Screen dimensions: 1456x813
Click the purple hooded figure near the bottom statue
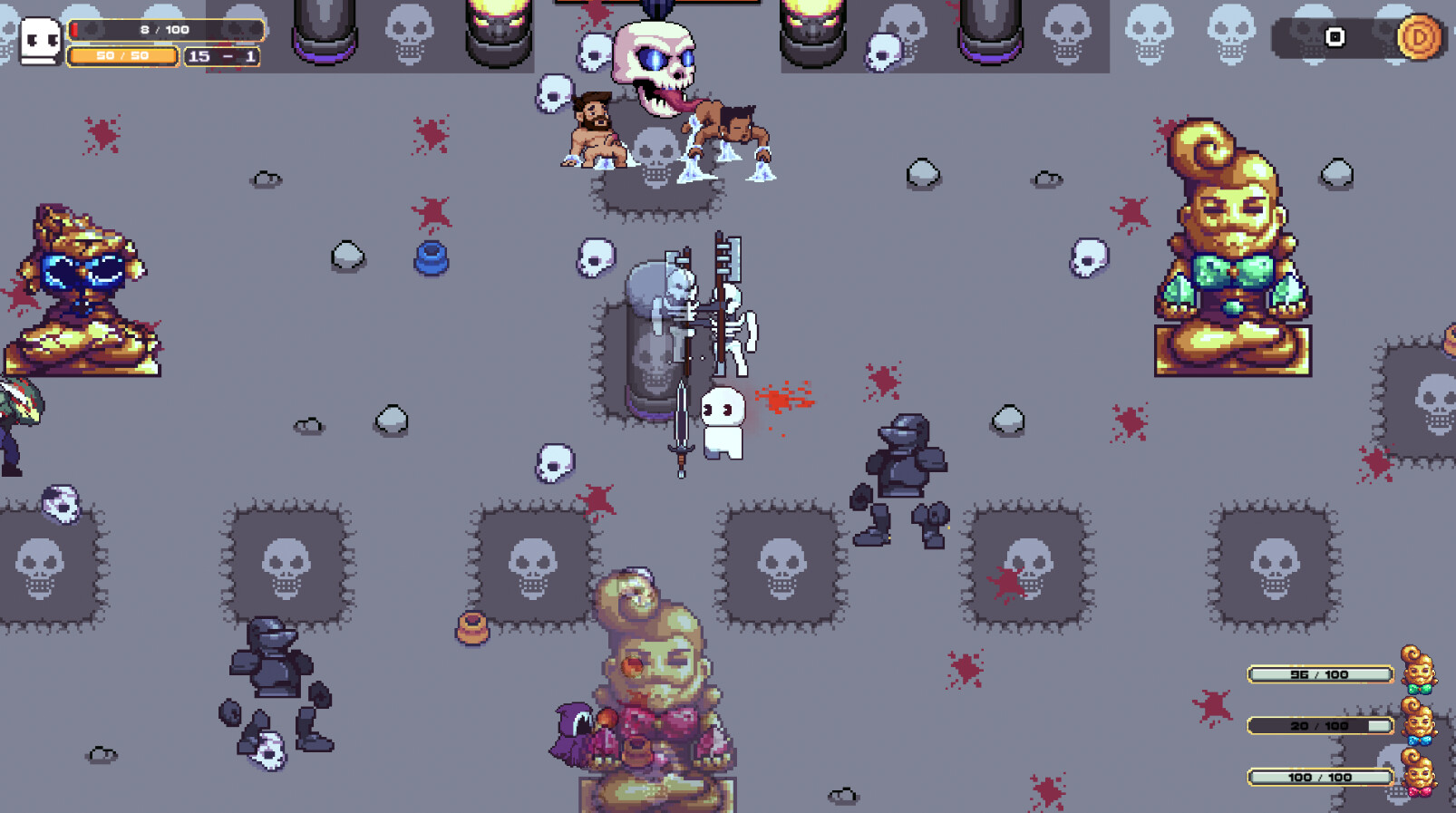pyautogui.click(x=573, y=730)
